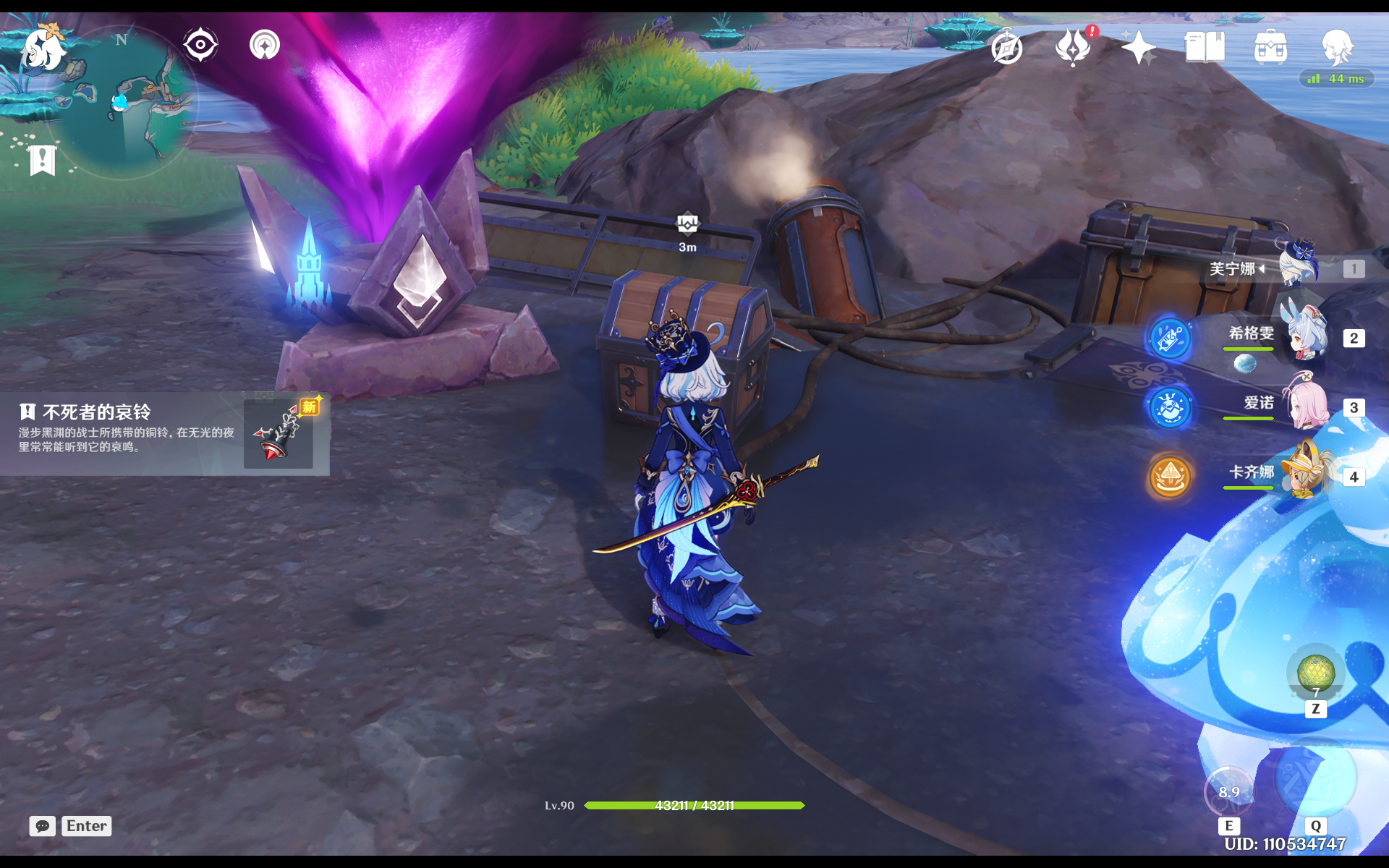Click the eye-shaped target icon
The width and height of the screenshot is (1389, 868).
200,45
